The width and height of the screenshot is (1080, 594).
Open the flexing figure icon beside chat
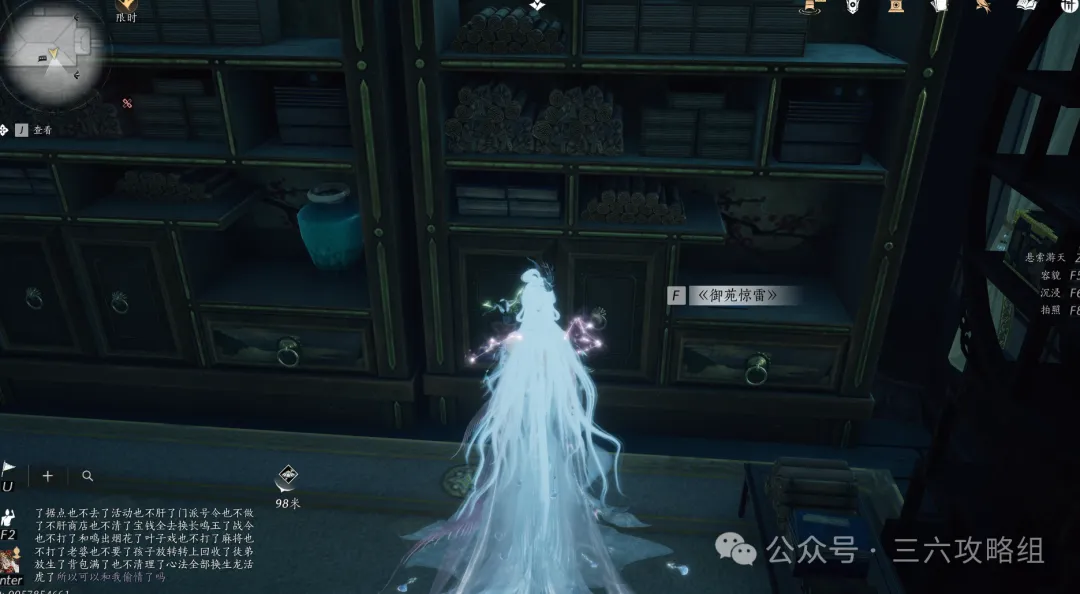[x=8, y=517]
